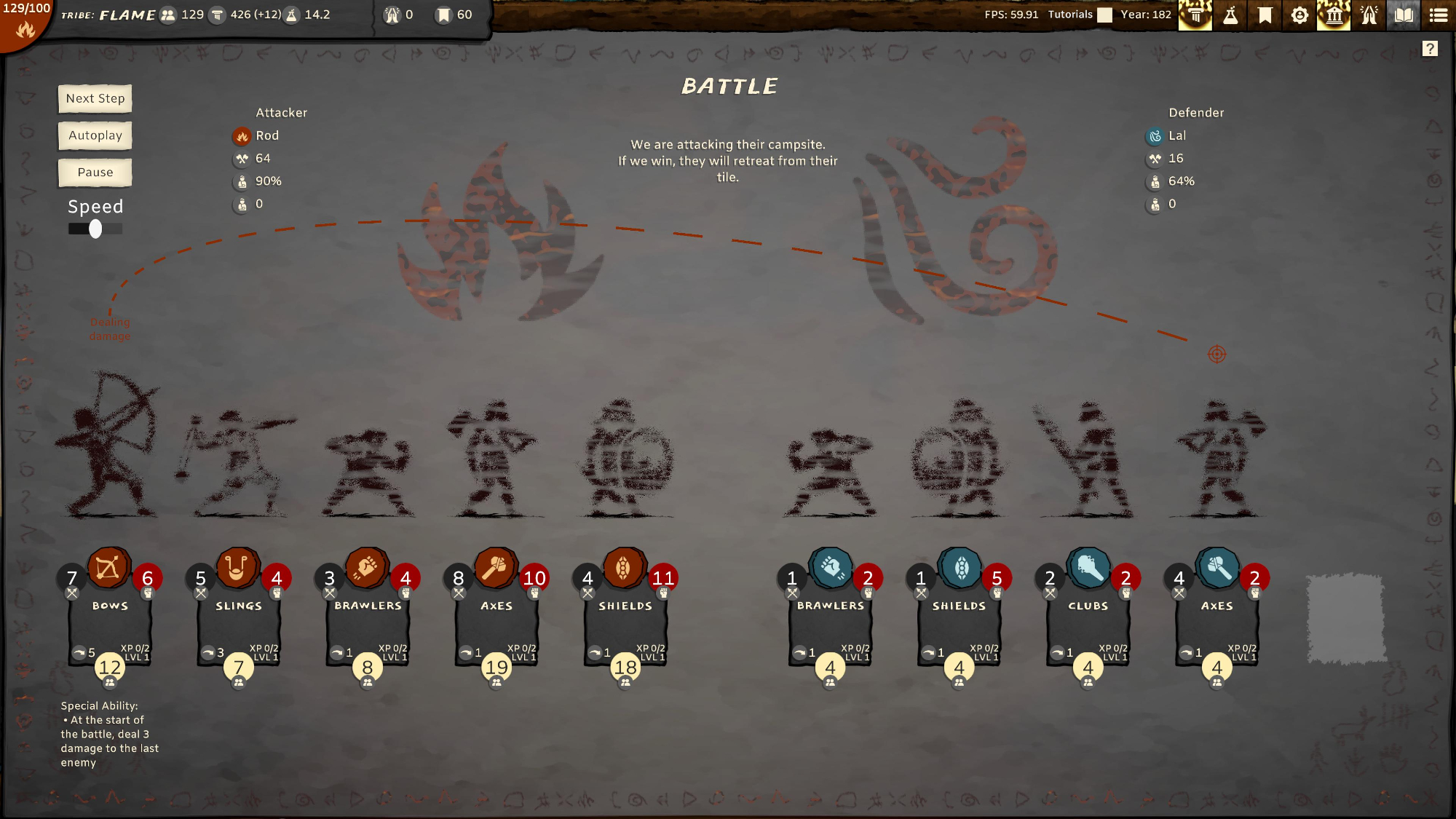The height and width of the screenshot is (819, 1456).
Task: Open the praying hands icon
Action: [1369, 15]
